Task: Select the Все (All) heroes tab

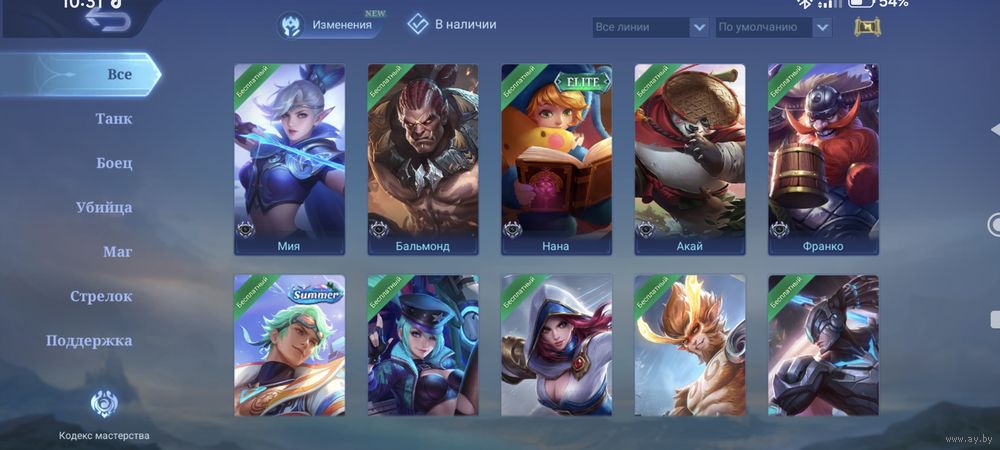Action: coord(119,74)
